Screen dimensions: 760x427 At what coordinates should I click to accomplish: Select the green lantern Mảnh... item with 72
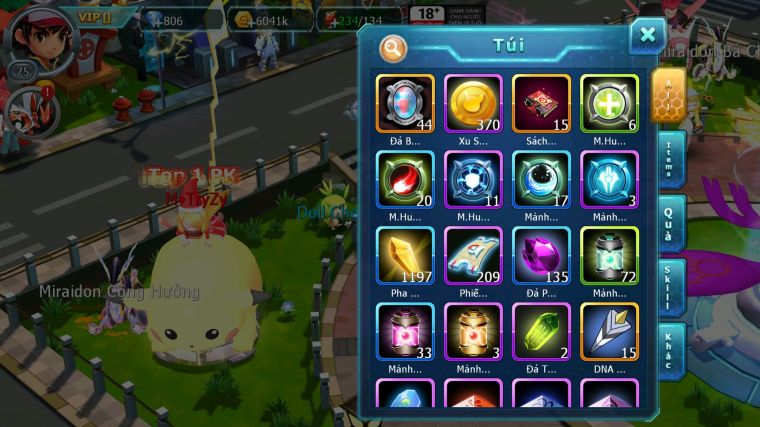pyautogui.click(x=609, y=256)
